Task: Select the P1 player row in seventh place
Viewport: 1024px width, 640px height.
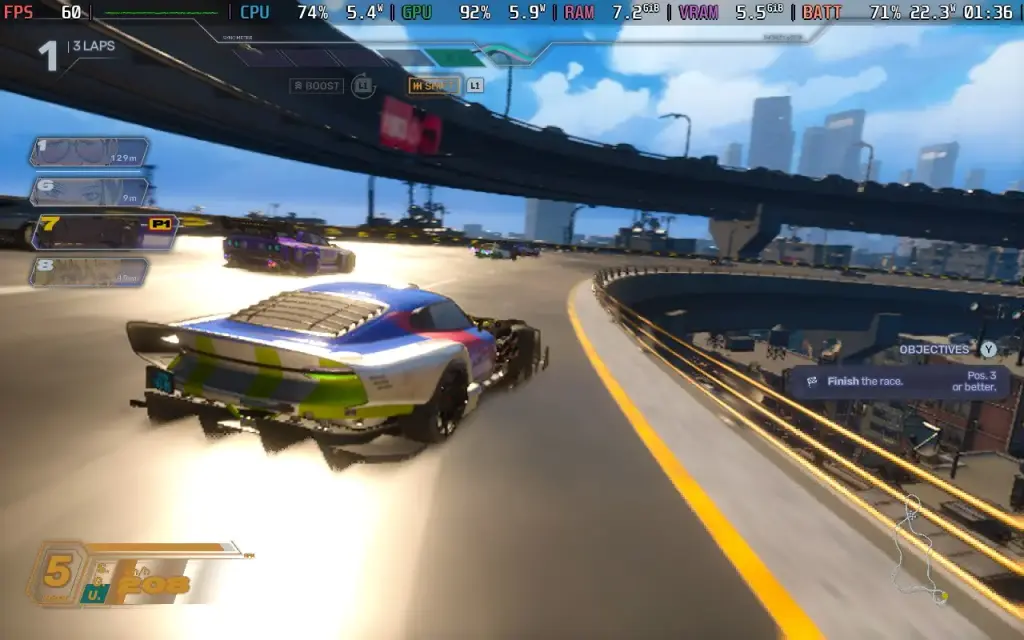Action: (x=103, y=232)
